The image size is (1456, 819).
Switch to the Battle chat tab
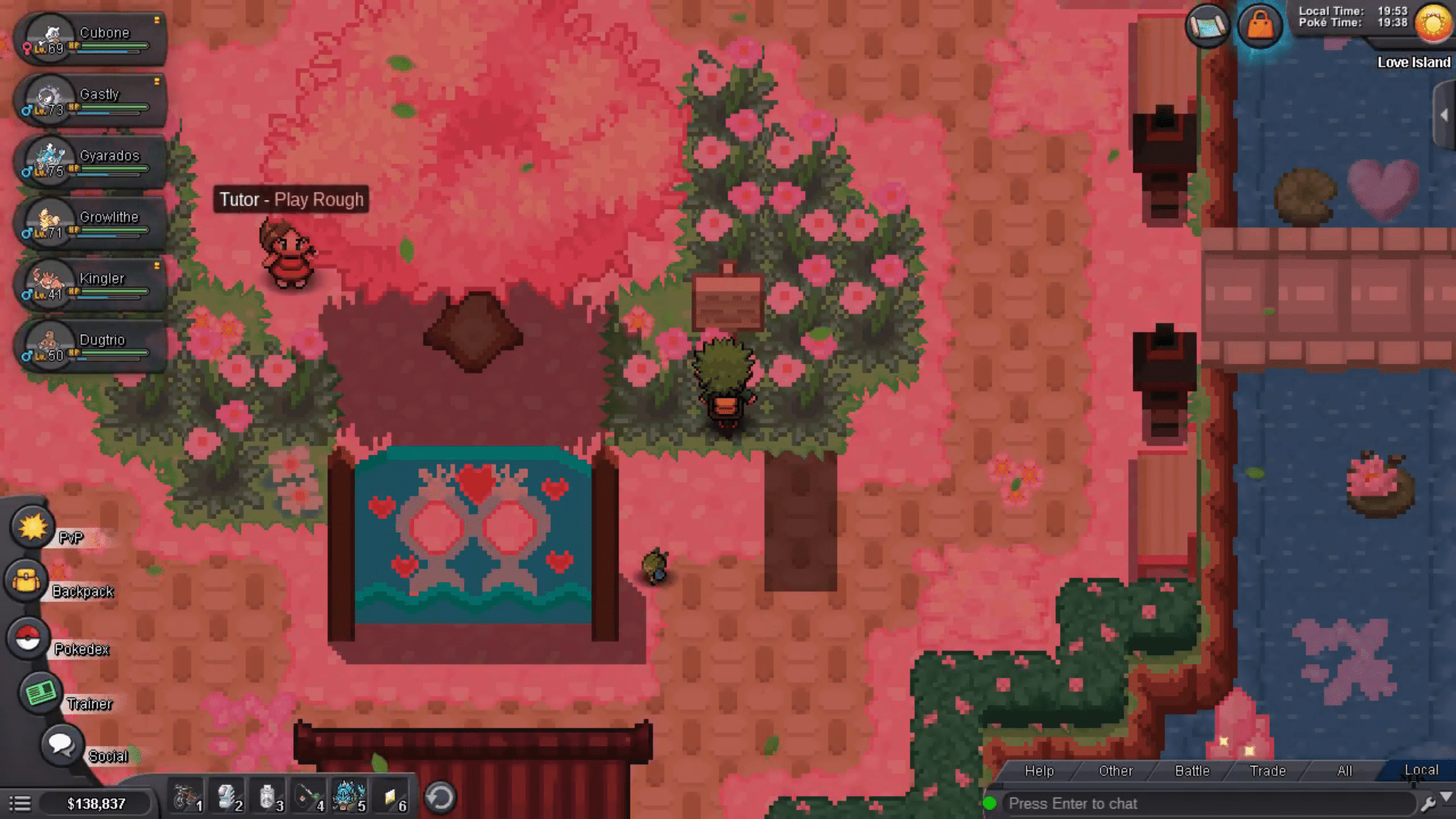click(1192, 770)
